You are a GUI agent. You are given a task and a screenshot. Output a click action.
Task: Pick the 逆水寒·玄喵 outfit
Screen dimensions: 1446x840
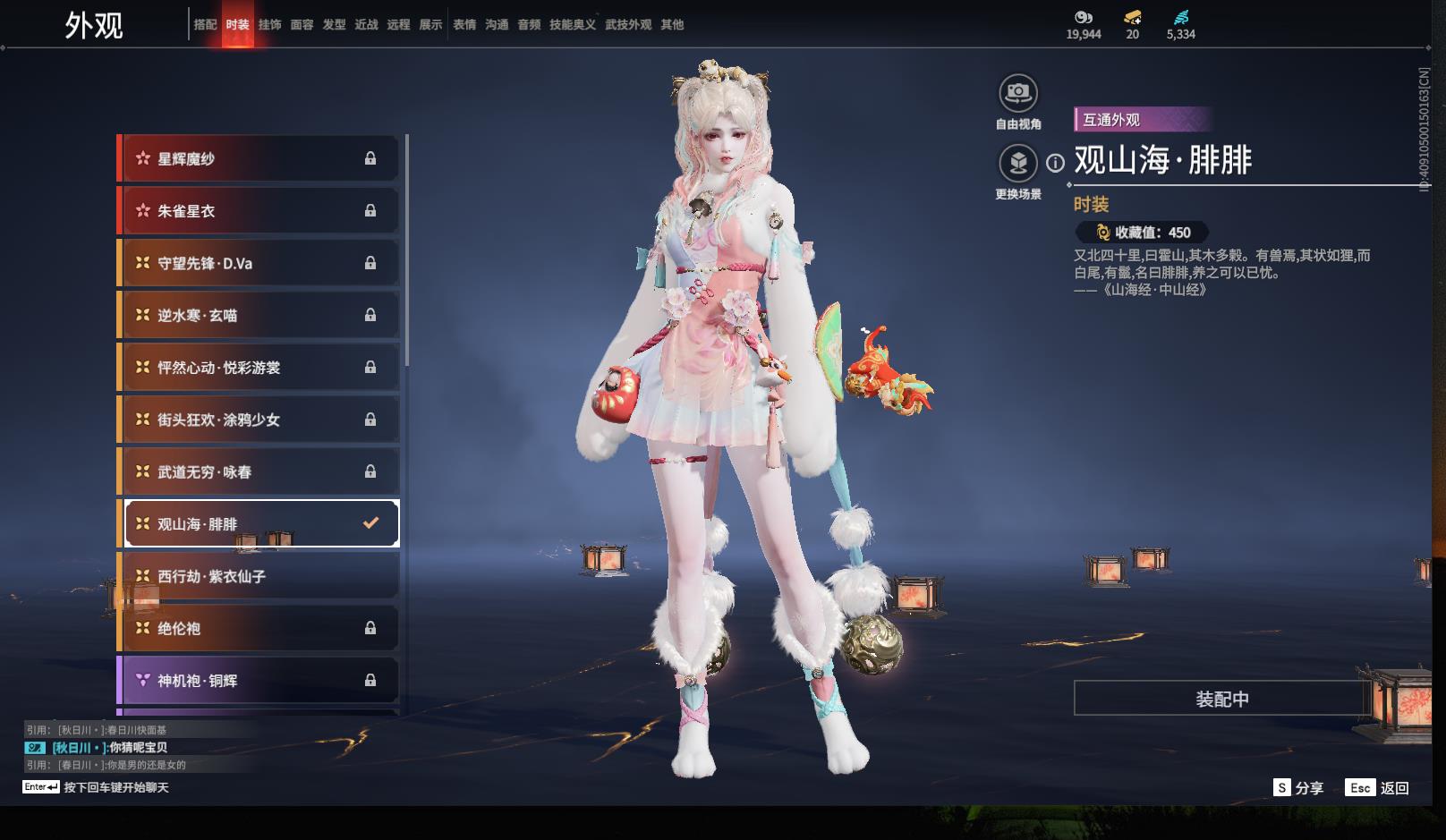pos(259,315)
